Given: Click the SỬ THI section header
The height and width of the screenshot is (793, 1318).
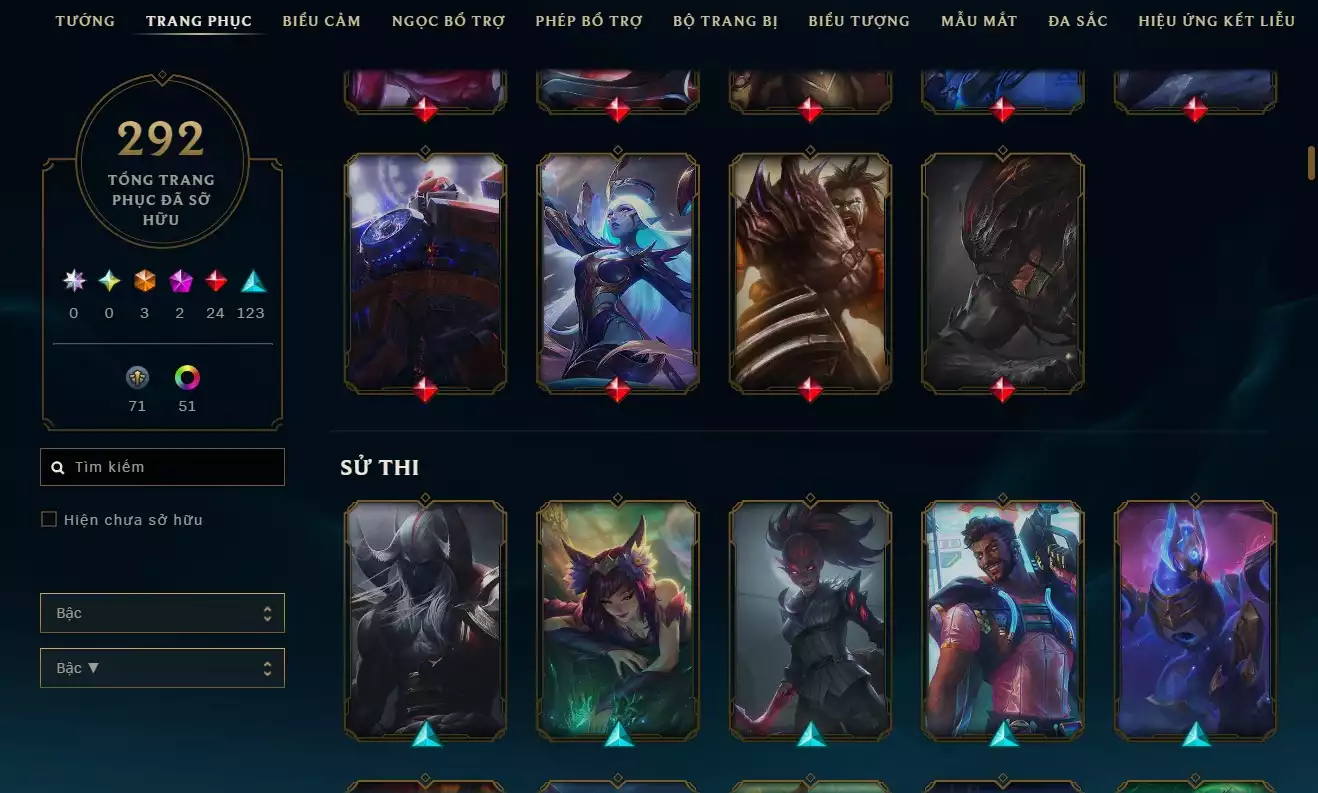Looking at the screenshot, I should point(380,466).
